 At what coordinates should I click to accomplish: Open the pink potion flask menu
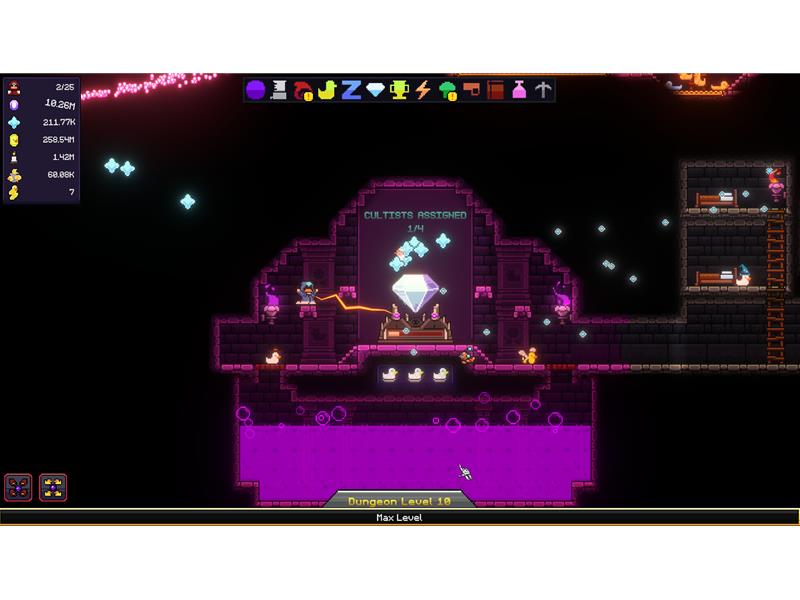pos(519,90)
